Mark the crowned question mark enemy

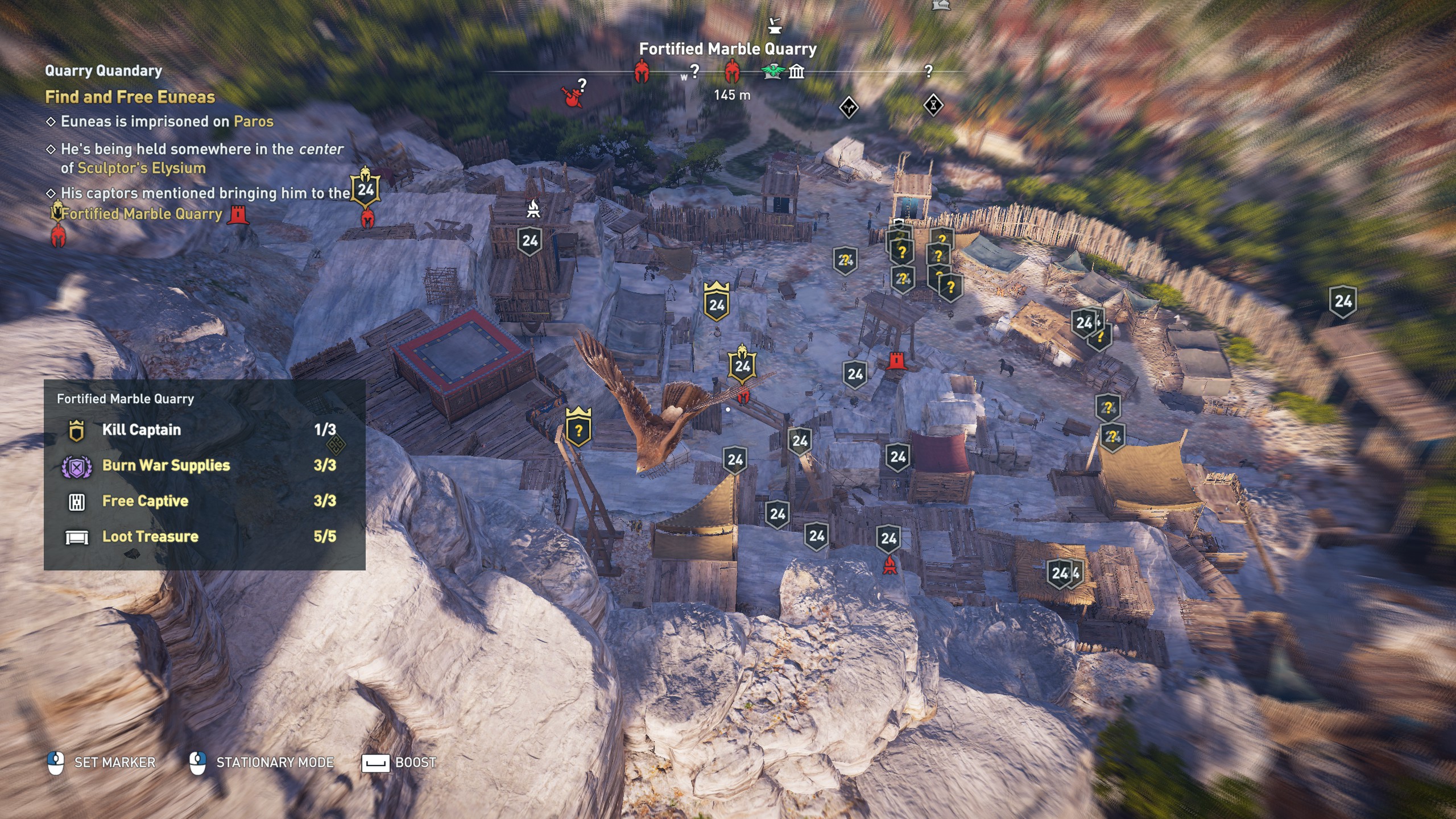[x=578, y=427]
